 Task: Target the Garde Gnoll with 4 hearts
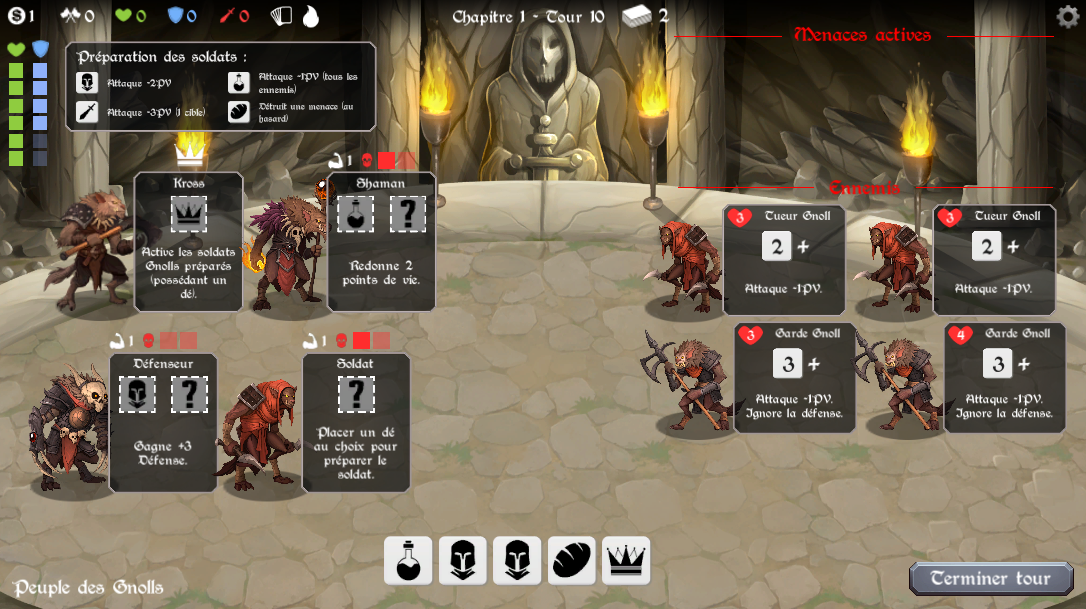click(x=999, y=376)
